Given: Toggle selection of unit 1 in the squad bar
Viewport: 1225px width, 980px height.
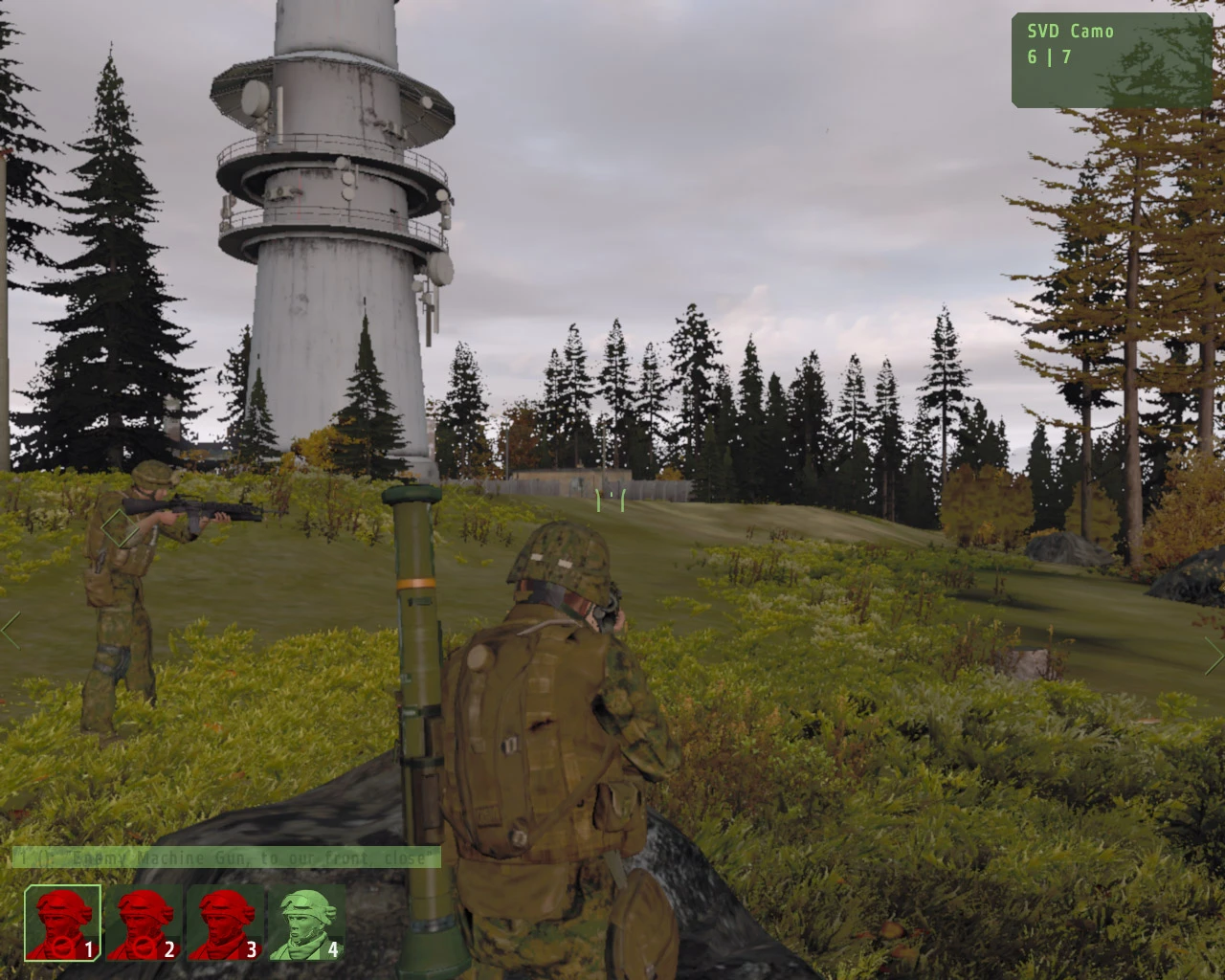Looking at the screenshot, I should pos(60,922).
